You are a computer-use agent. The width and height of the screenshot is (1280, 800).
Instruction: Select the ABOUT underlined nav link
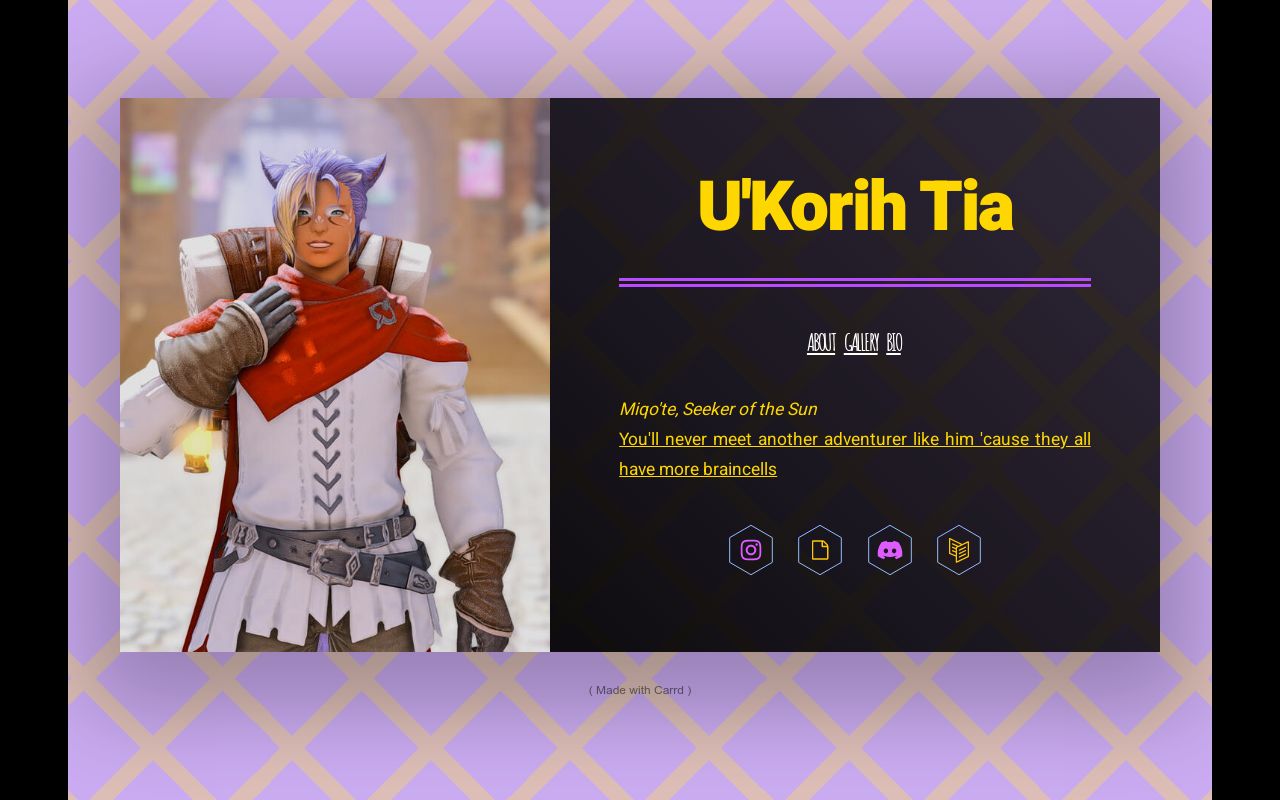click(820, 342)
